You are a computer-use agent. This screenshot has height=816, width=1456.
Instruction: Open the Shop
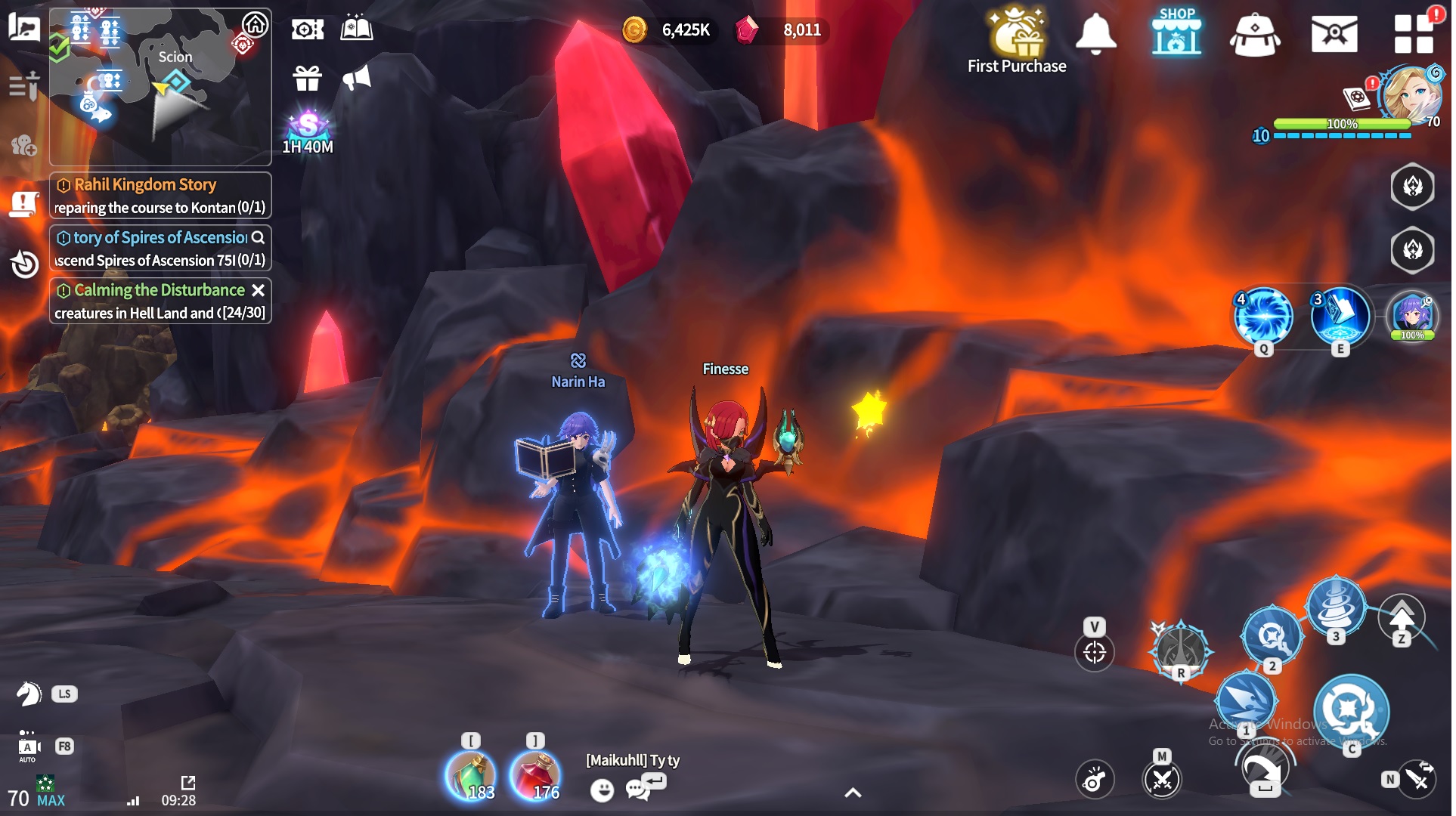1176,34
